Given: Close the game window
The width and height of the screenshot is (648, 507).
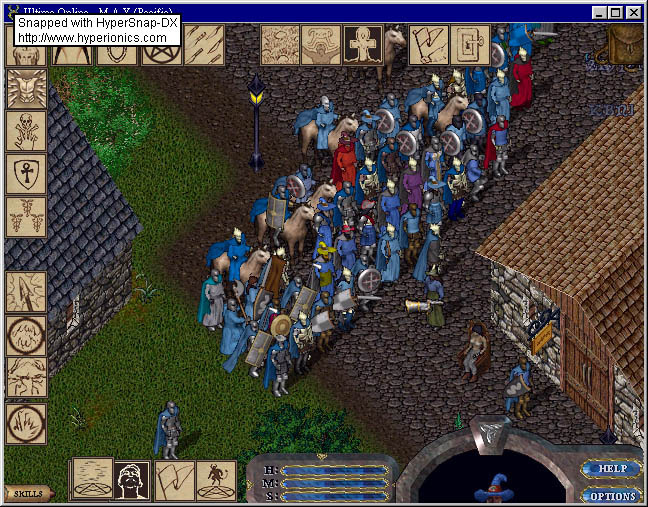Looking at the screenshot, I should [635, 13].
